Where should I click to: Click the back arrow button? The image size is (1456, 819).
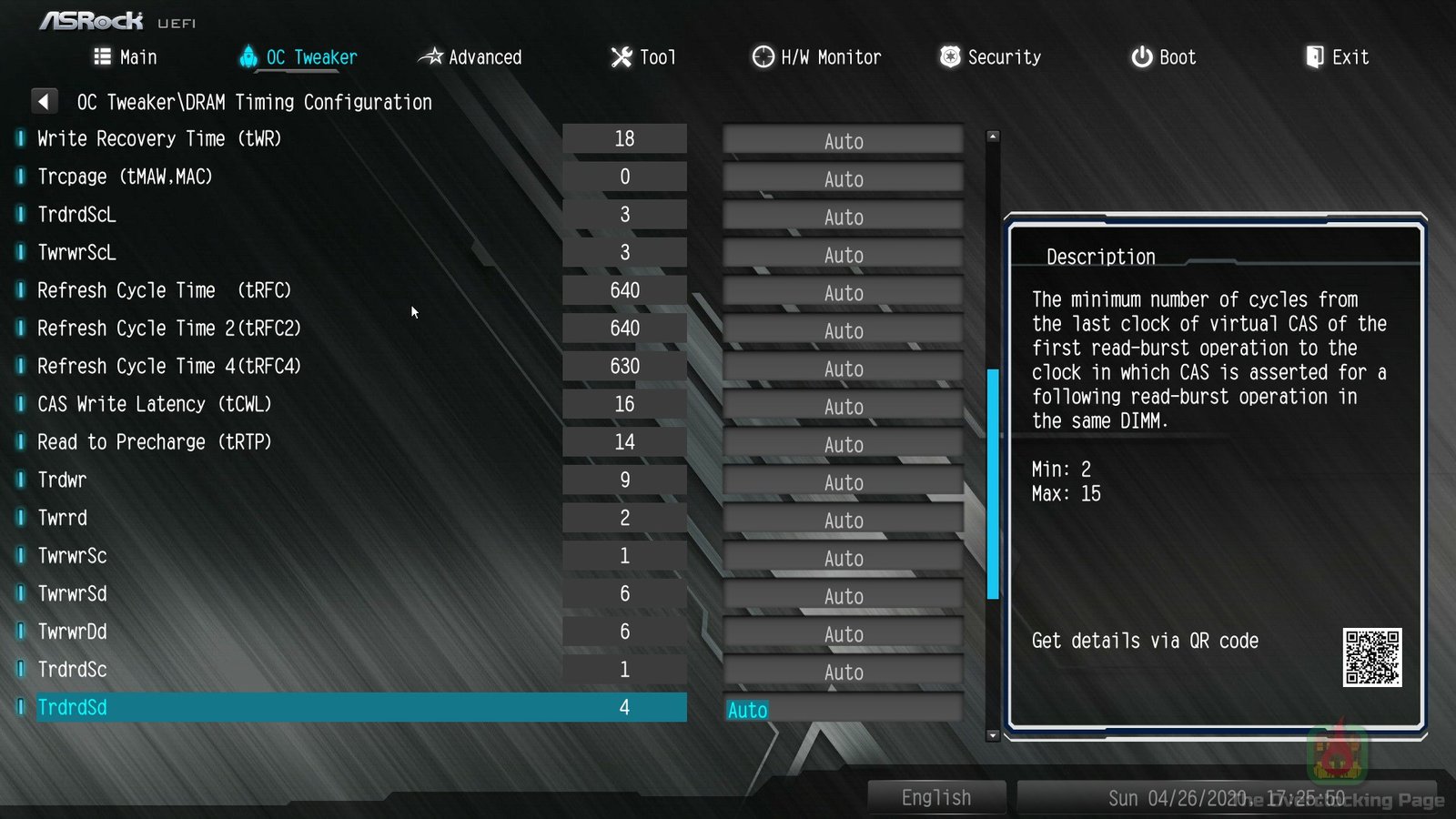(44, 101)
